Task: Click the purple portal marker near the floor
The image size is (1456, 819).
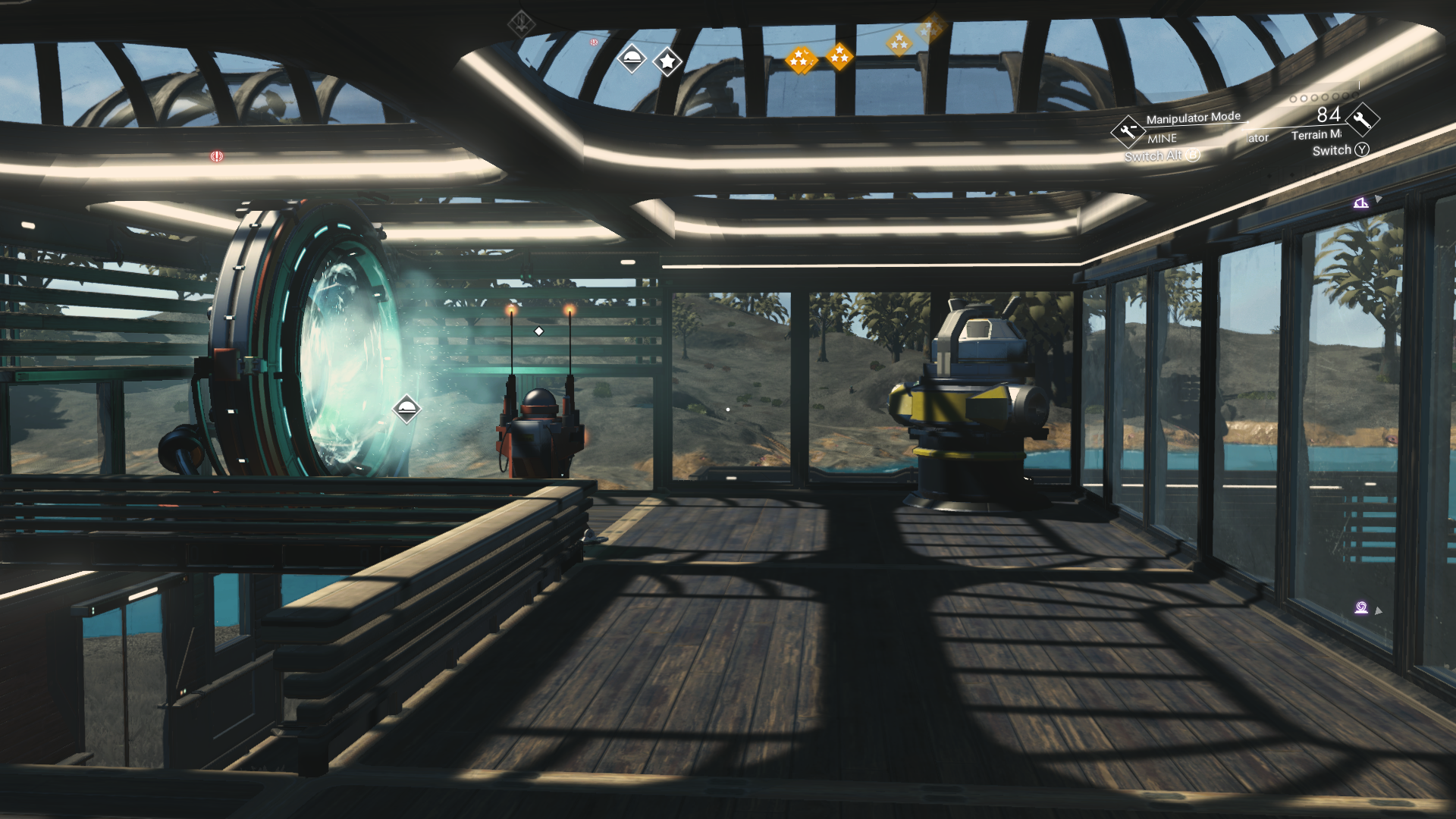Action: coord(1362,607)
